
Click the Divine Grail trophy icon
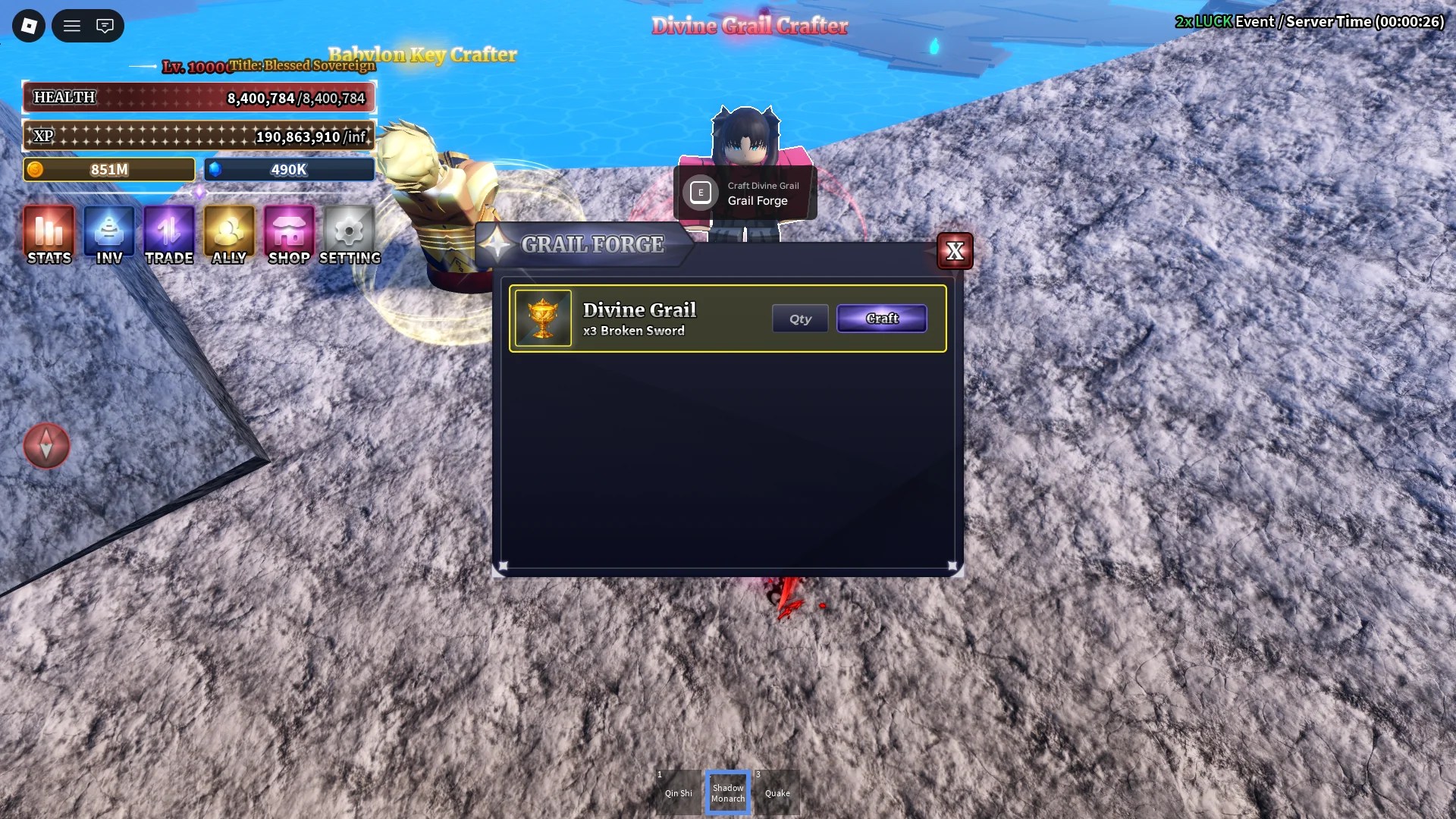[543, 318]
